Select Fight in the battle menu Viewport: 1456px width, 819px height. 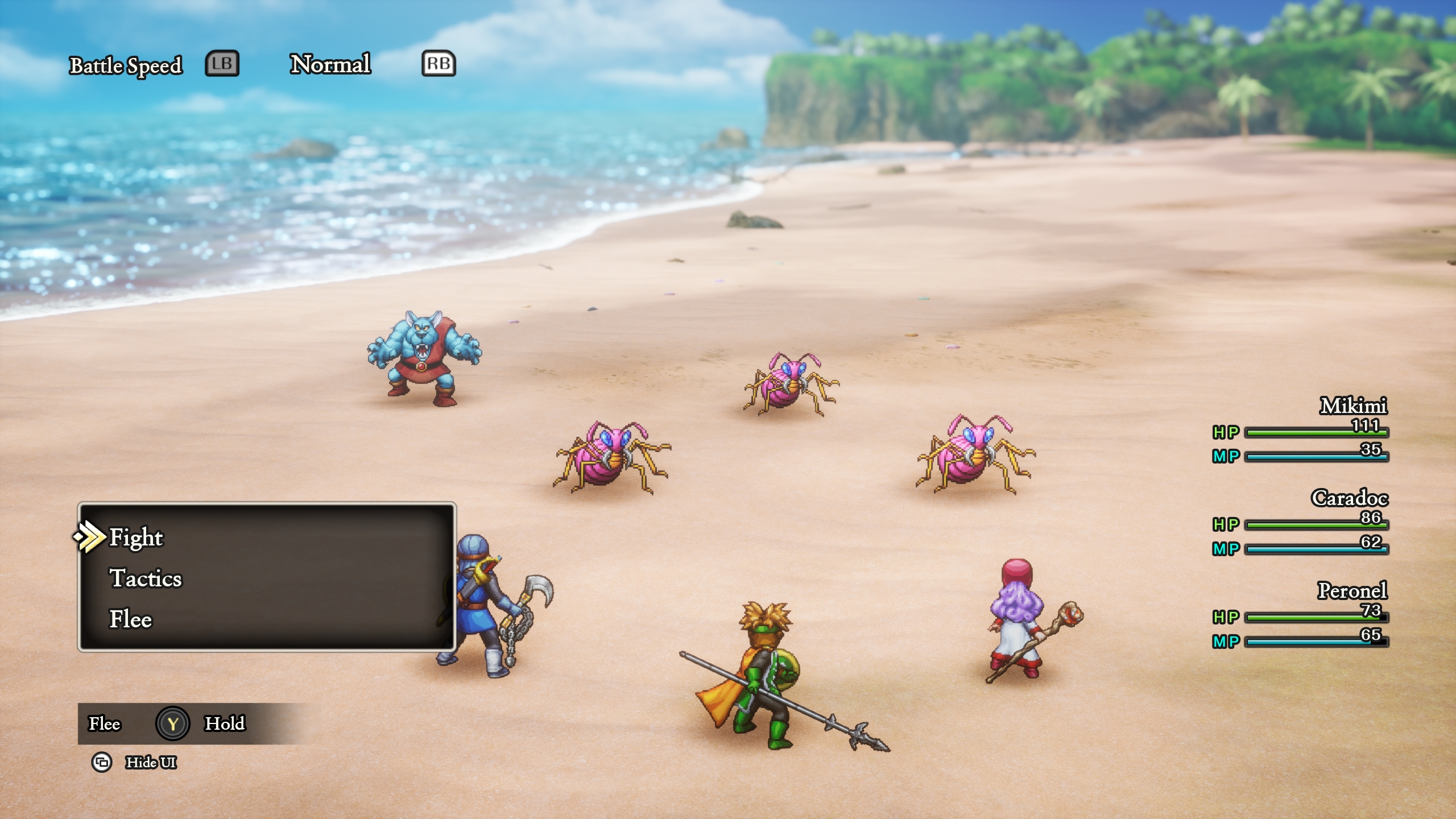point(136,537)
